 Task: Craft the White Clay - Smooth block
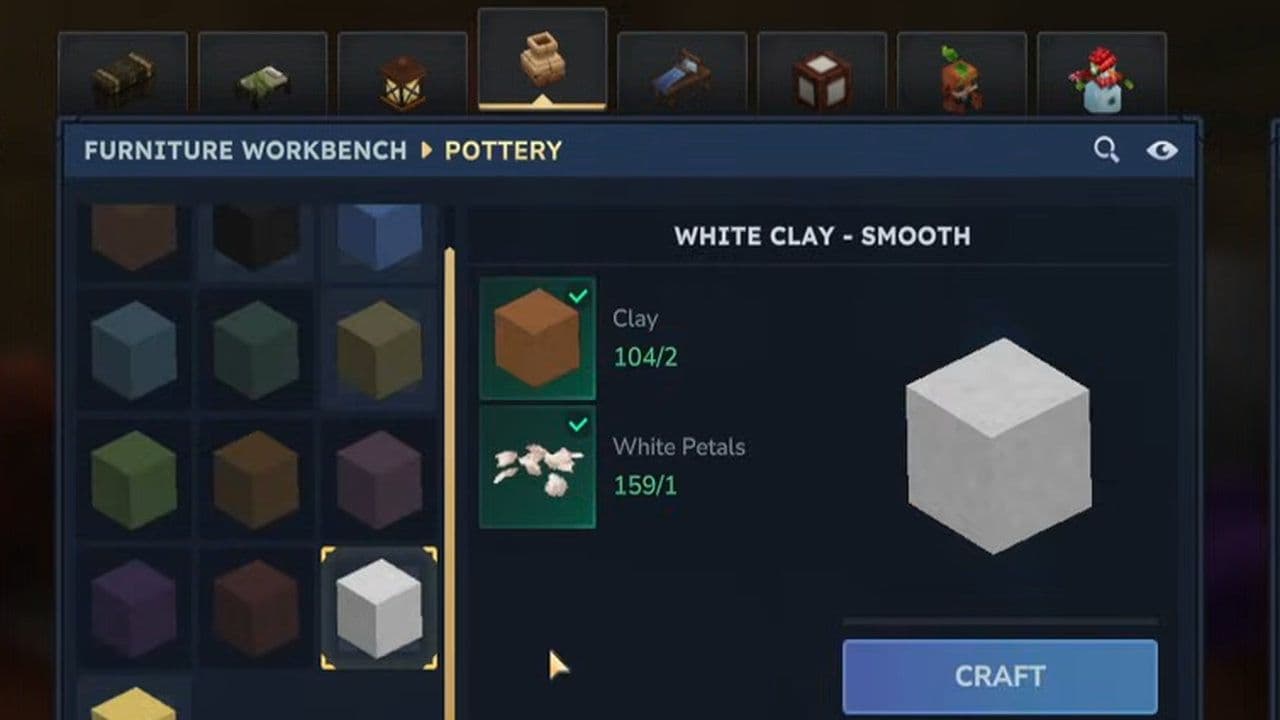pos(1000,676)
